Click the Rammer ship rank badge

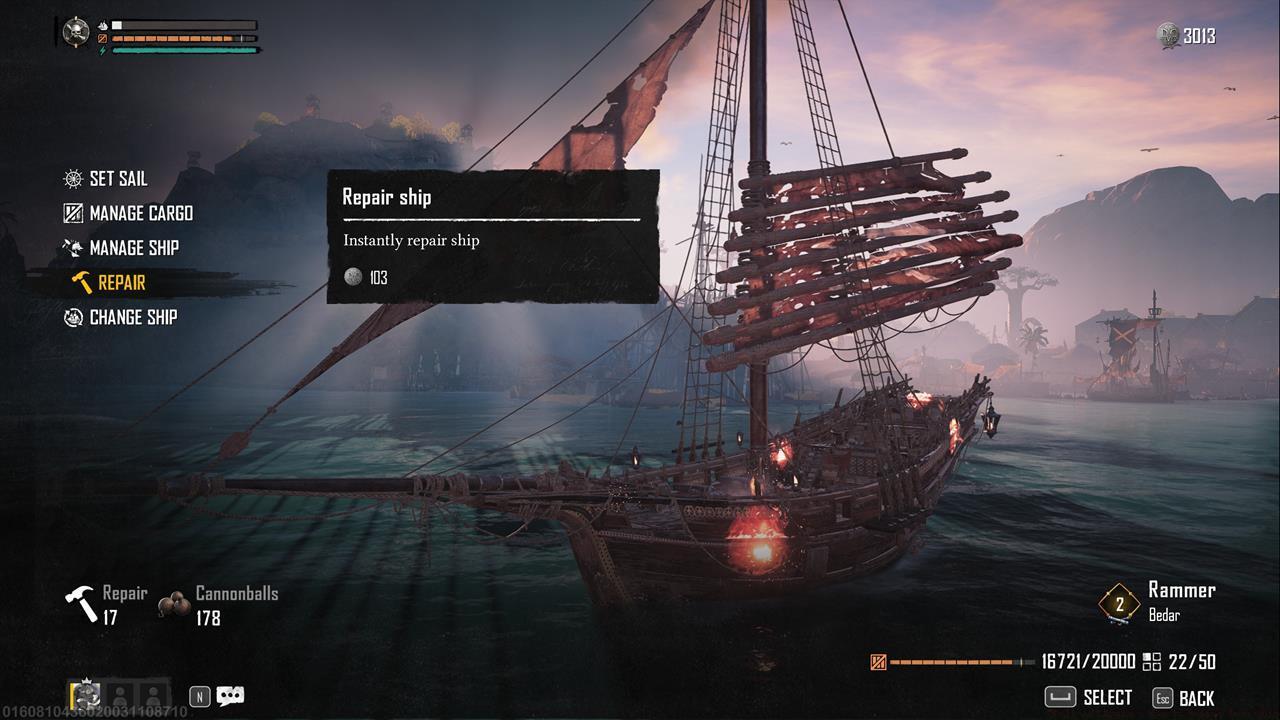coord(1119,603)
